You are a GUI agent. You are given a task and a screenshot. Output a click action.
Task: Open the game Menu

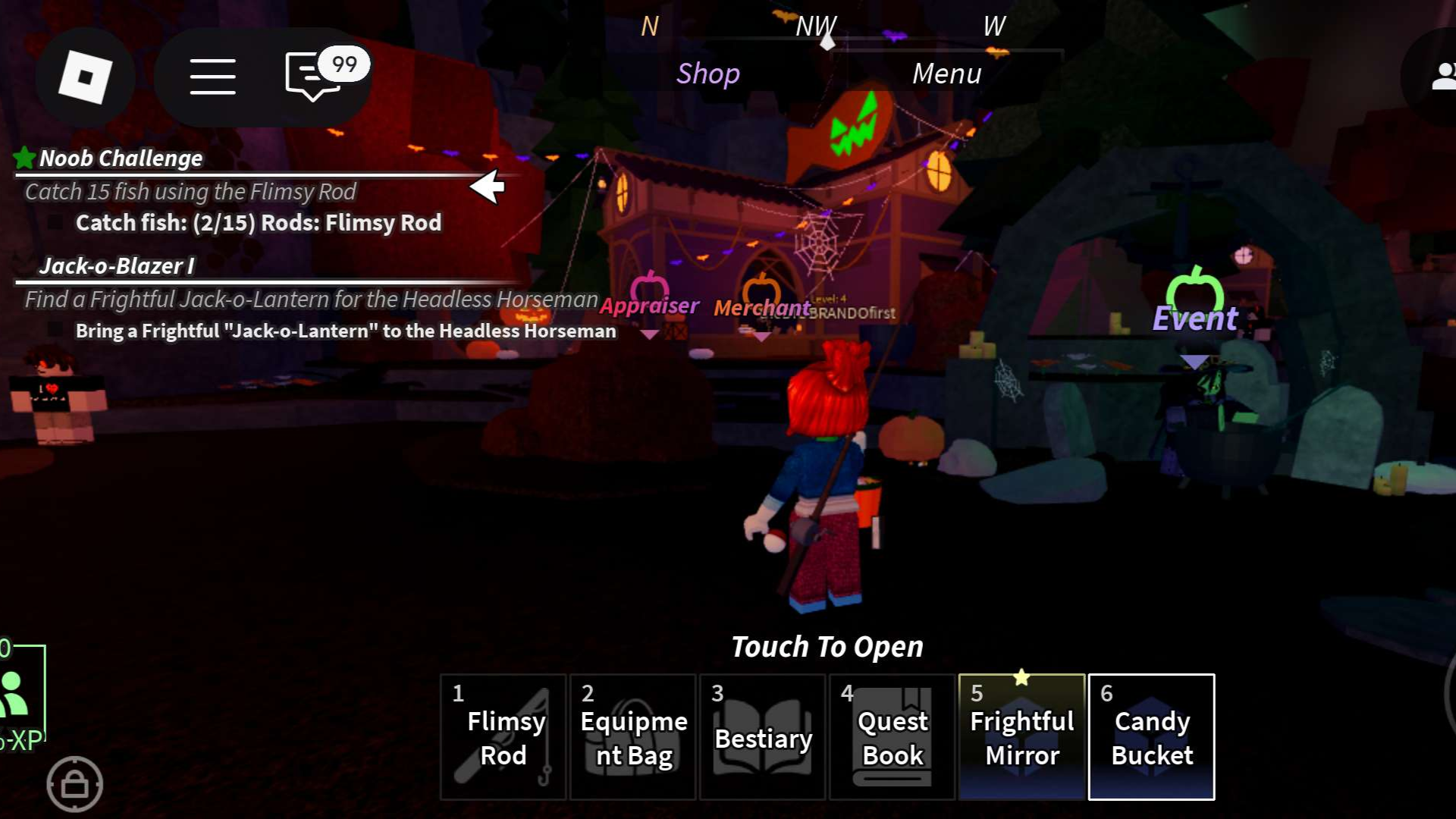(946, 74)
